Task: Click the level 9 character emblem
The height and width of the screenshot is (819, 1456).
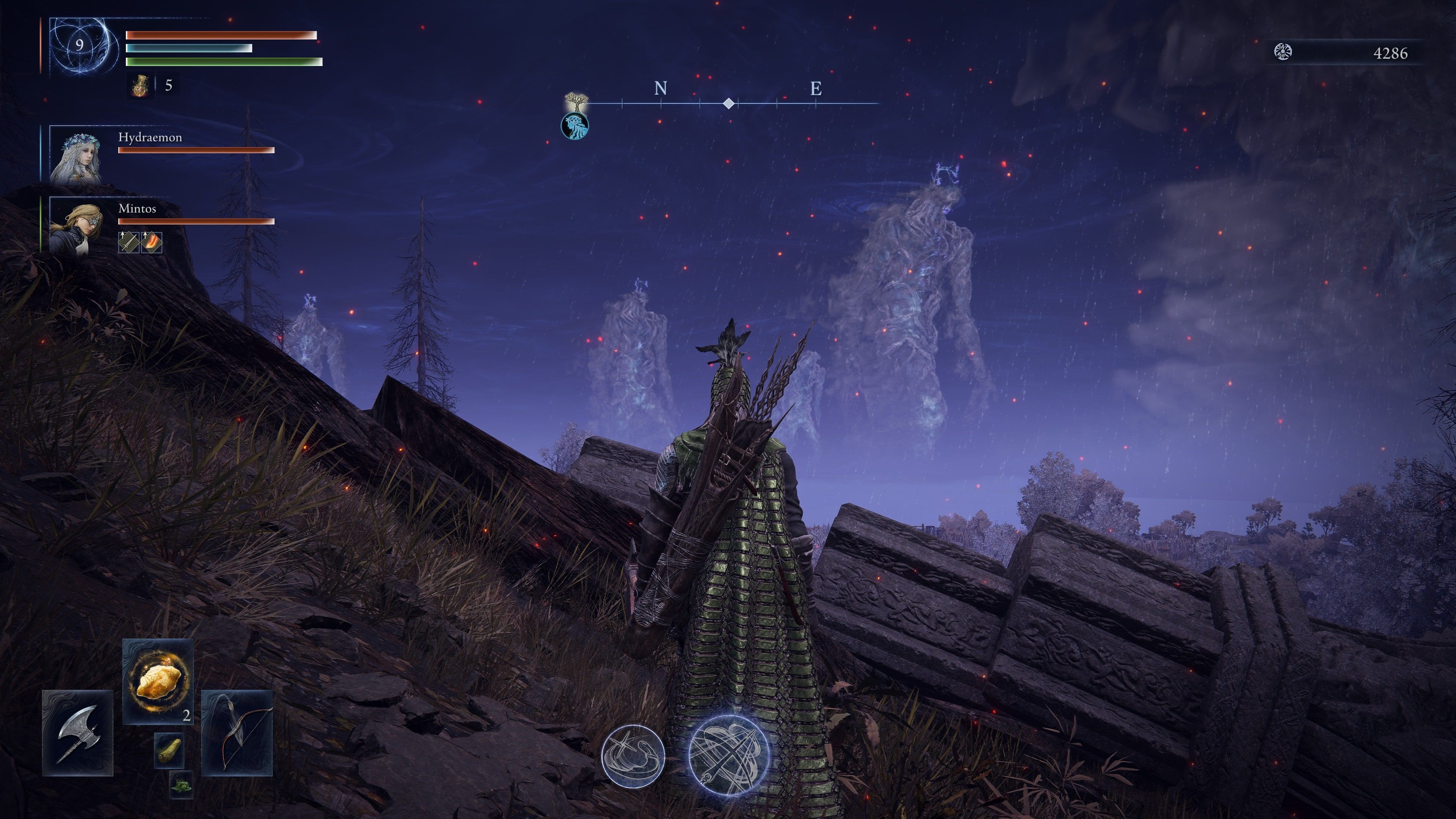Action: click(80, 46)
